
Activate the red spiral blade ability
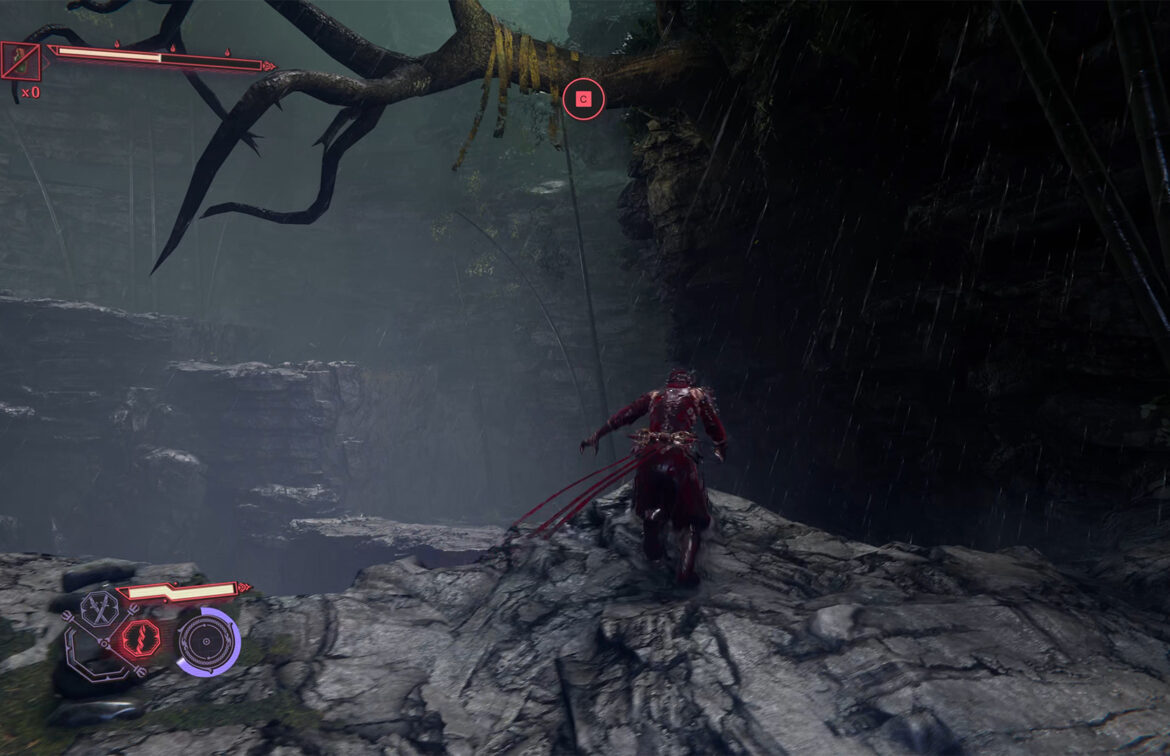point(138,638)
